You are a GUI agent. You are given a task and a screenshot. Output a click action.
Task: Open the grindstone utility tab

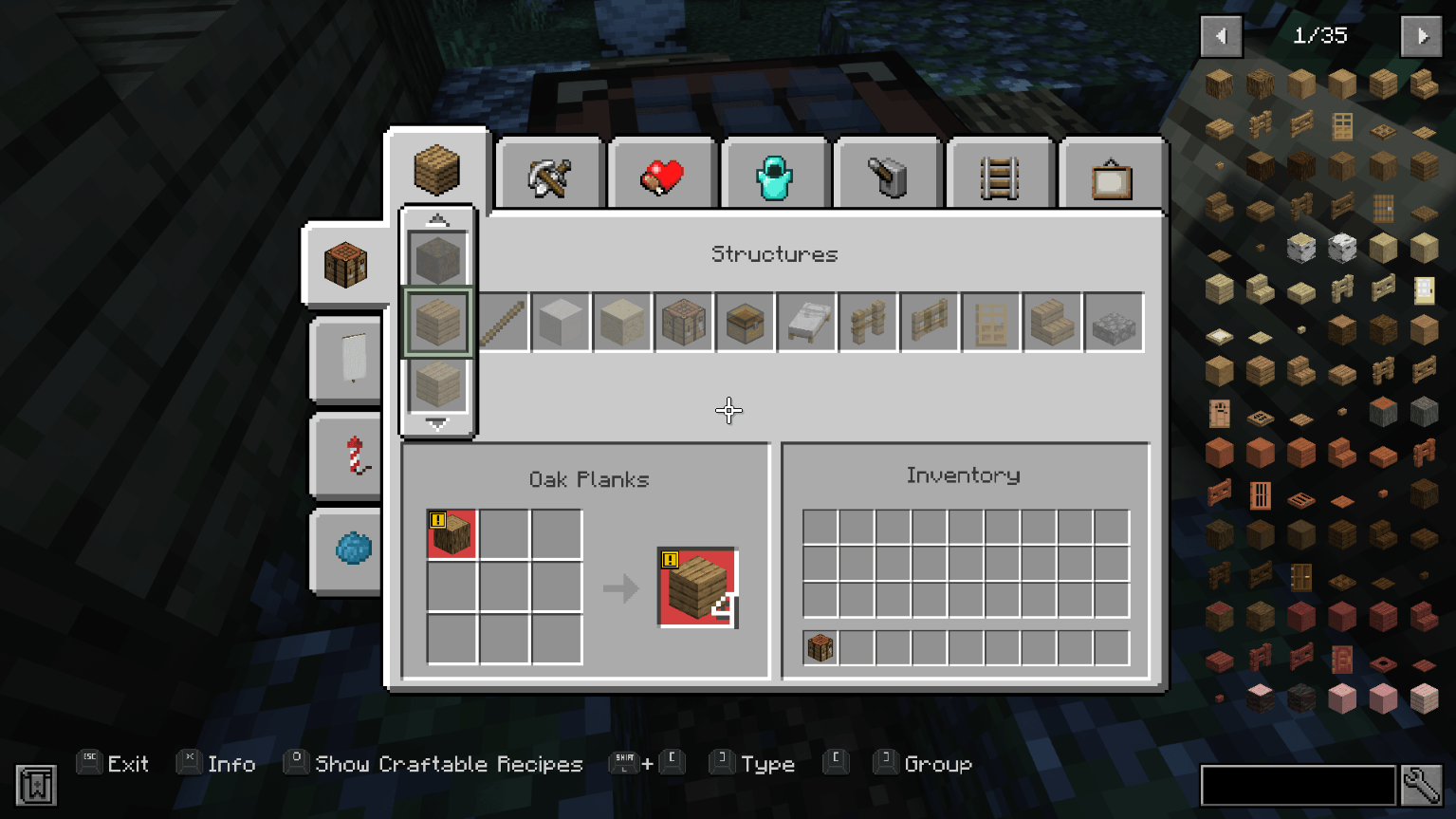click(x=888, y=173)
